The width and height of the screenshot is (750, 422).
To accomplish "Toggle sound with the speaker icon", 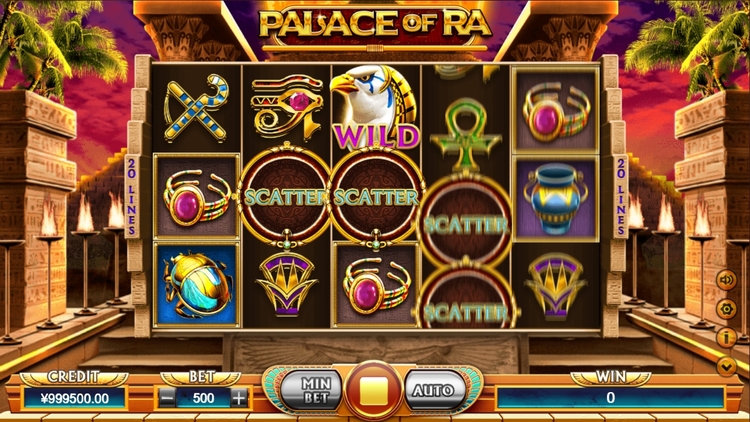I will pos(727,280).
